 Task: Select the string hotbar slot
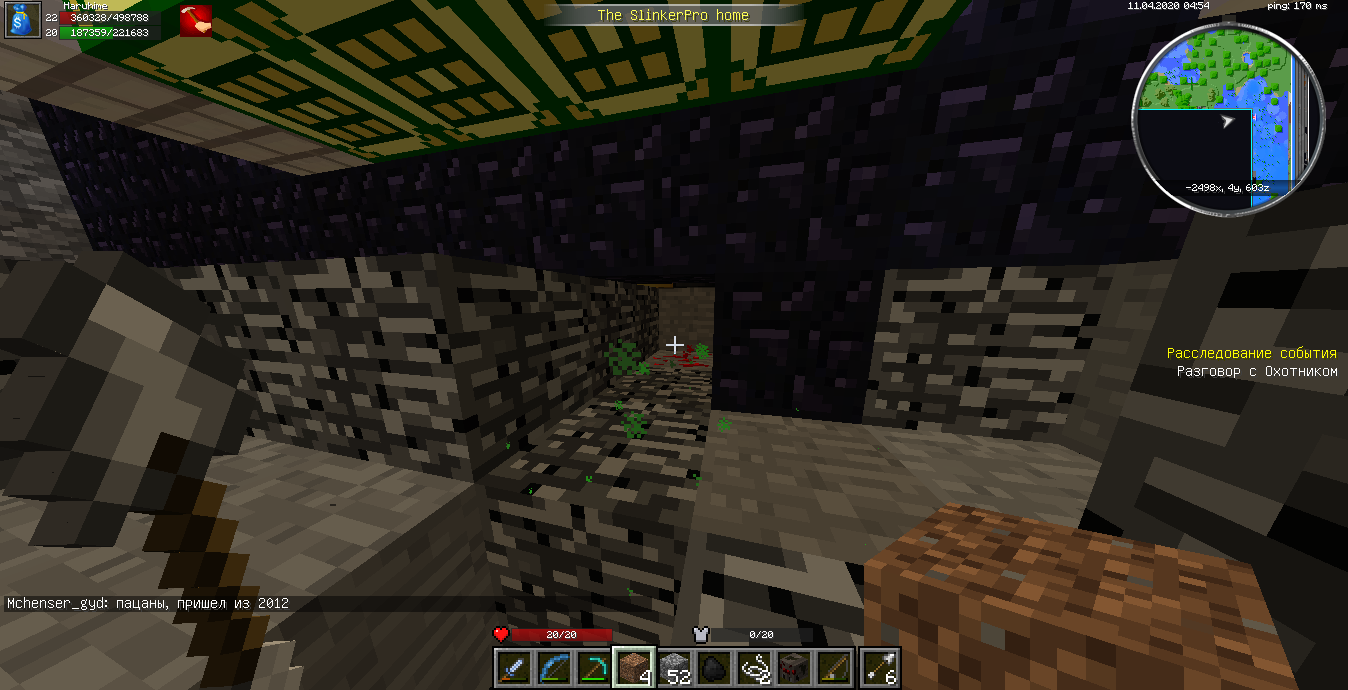tap(755, 667)
